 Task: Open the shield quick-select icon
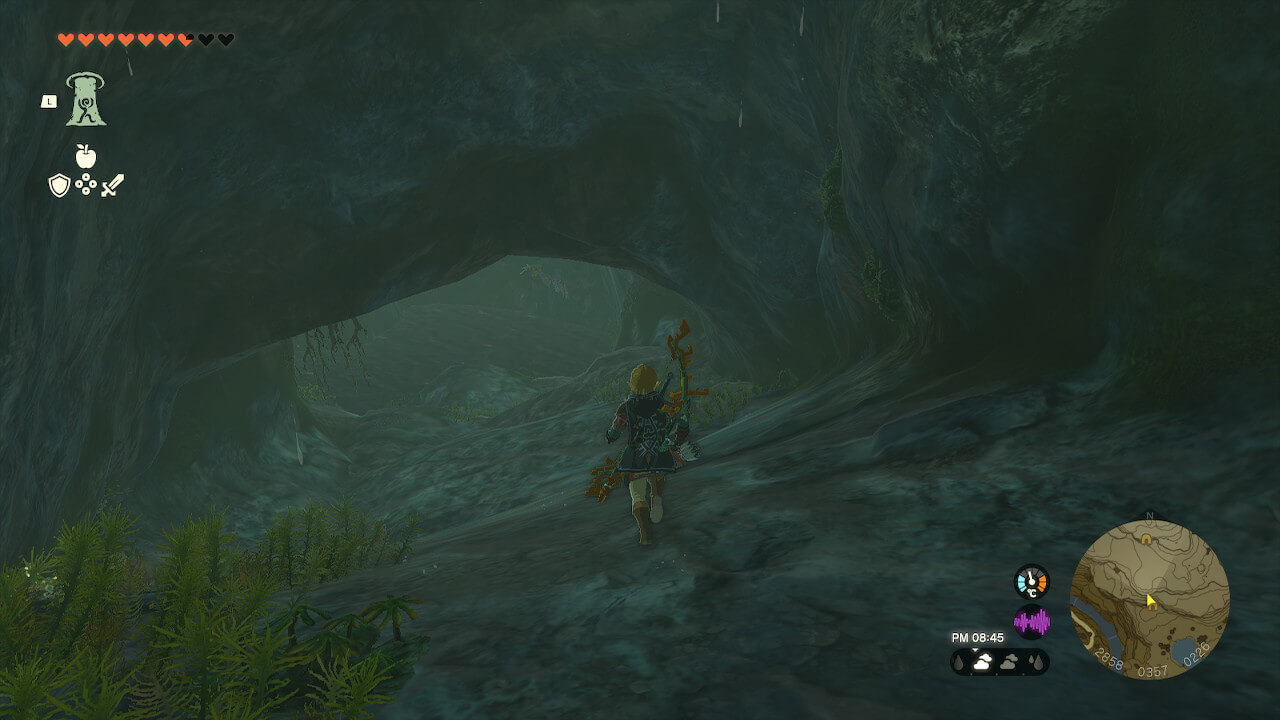[59, 185]
